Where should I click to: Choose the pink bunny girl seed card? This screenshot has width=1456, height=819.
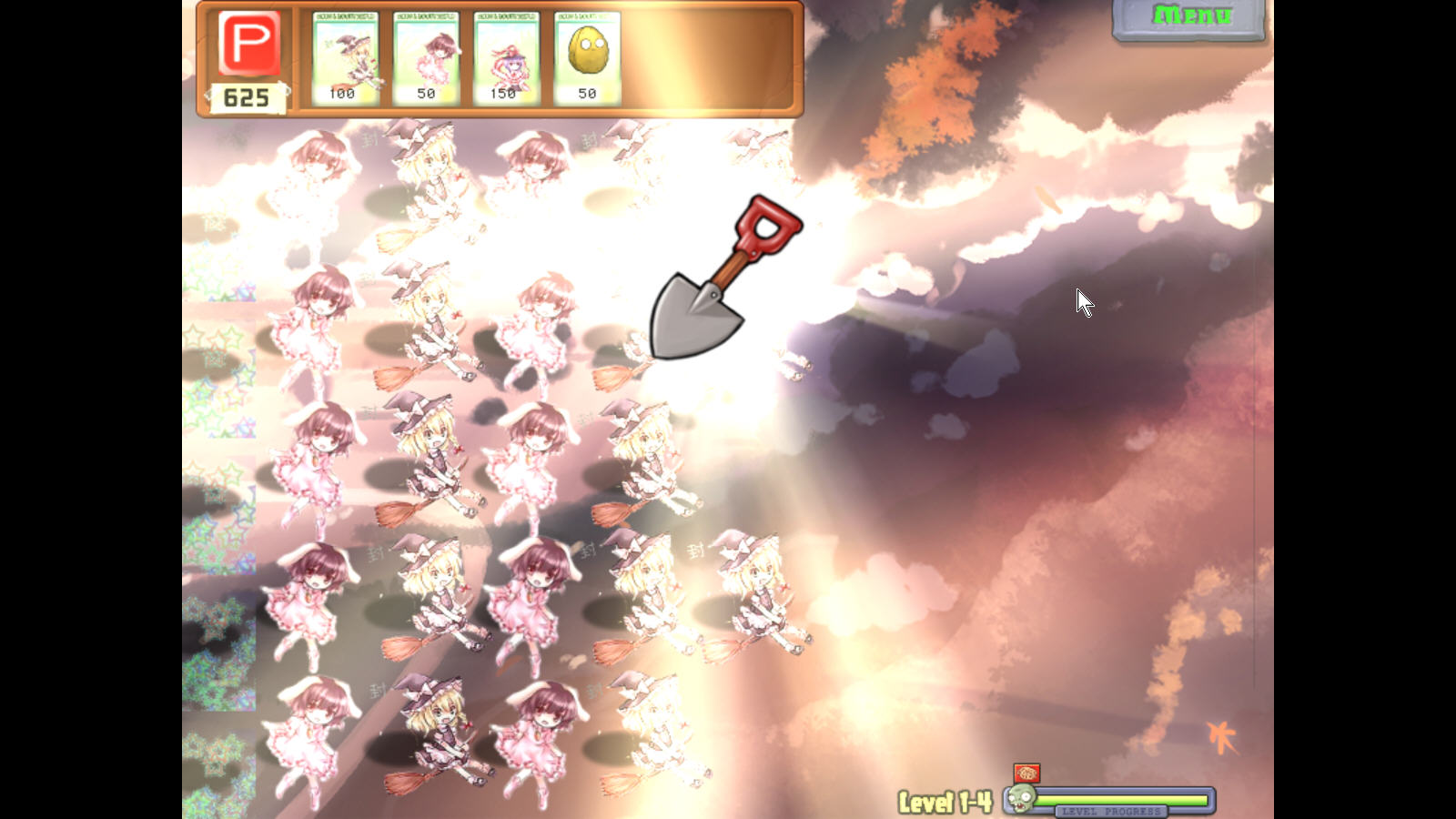[x=426, y=58]
